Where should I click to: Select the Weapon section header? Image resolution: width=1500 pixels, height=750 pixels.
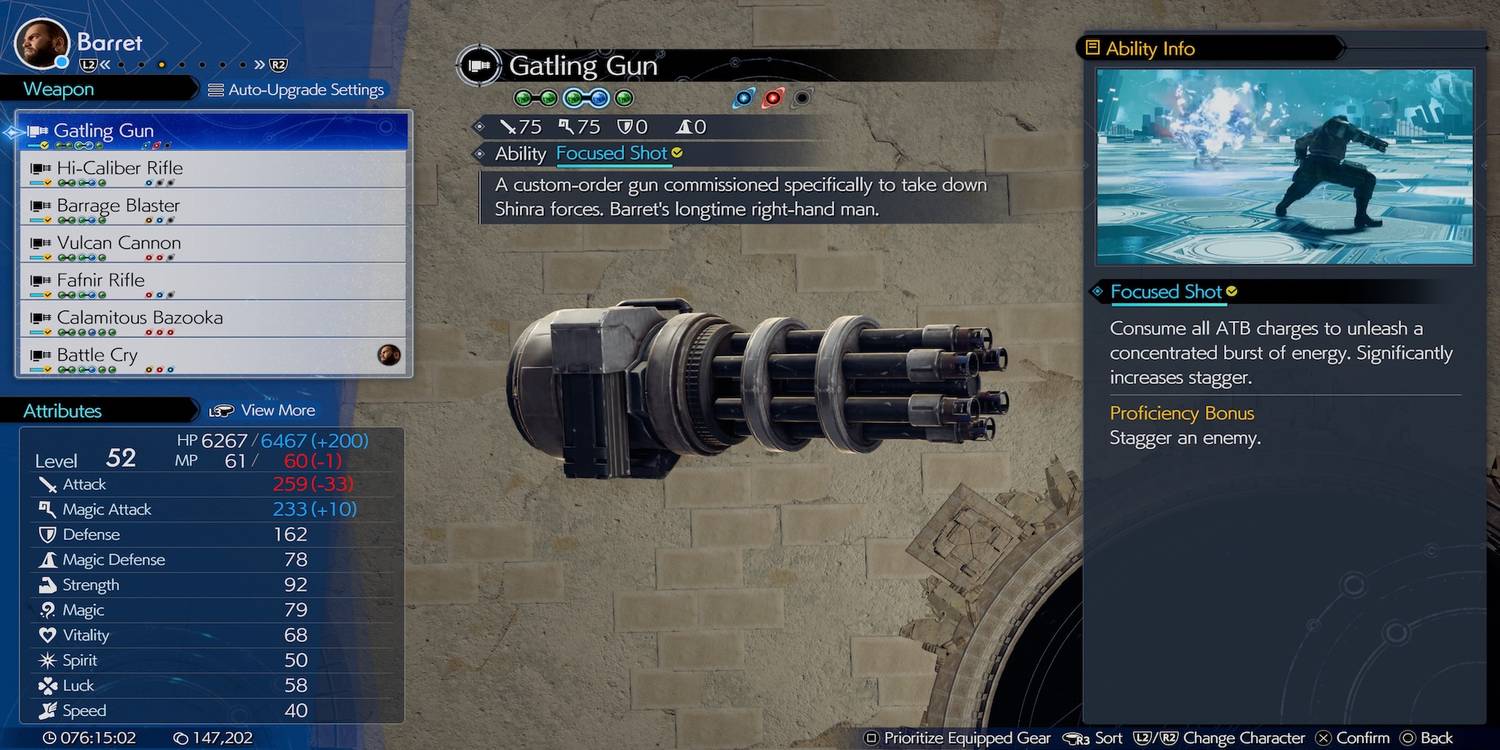59,90
